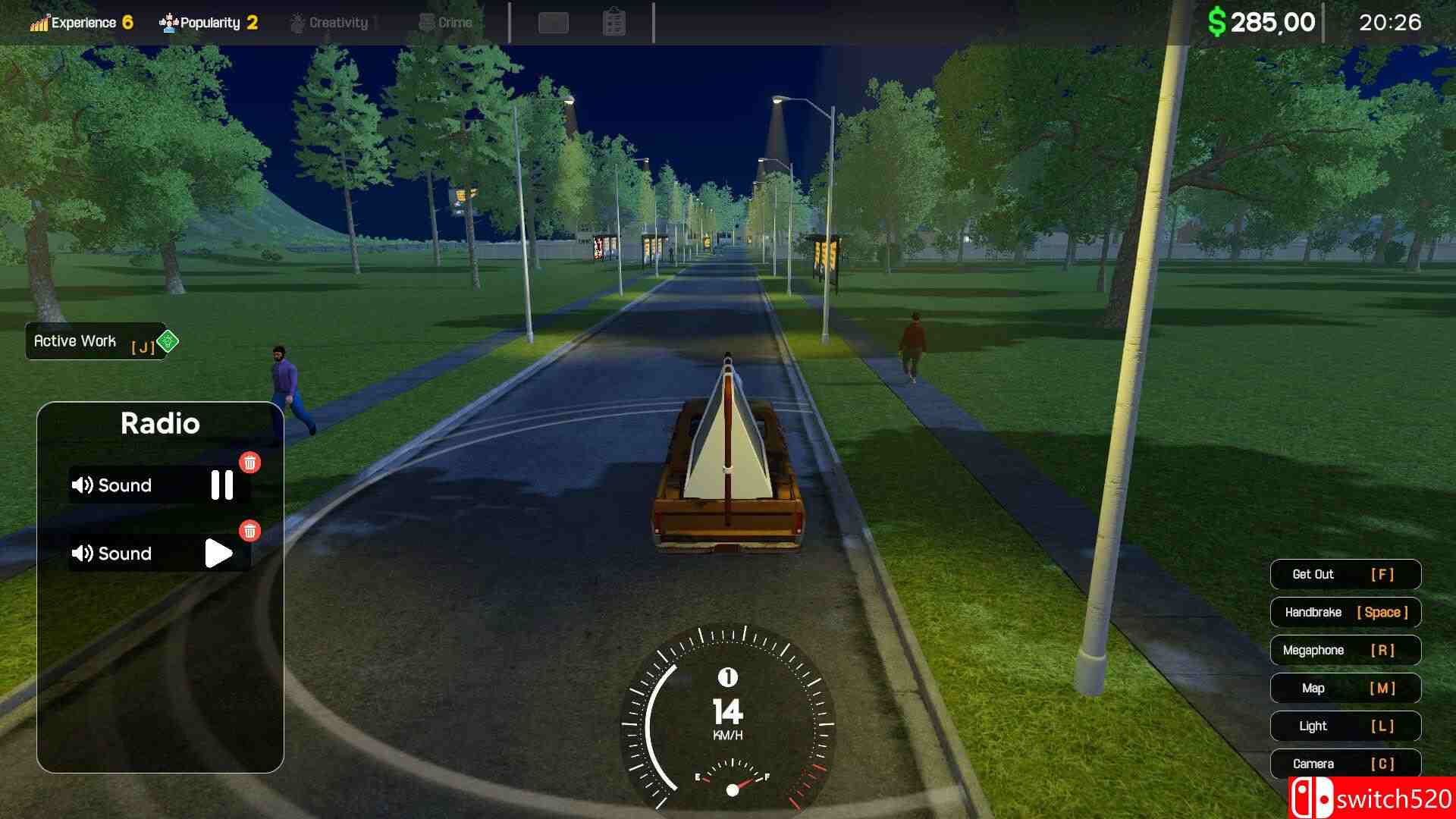Click the speaker icon beside the first Sound entry

tap(83, 485)
